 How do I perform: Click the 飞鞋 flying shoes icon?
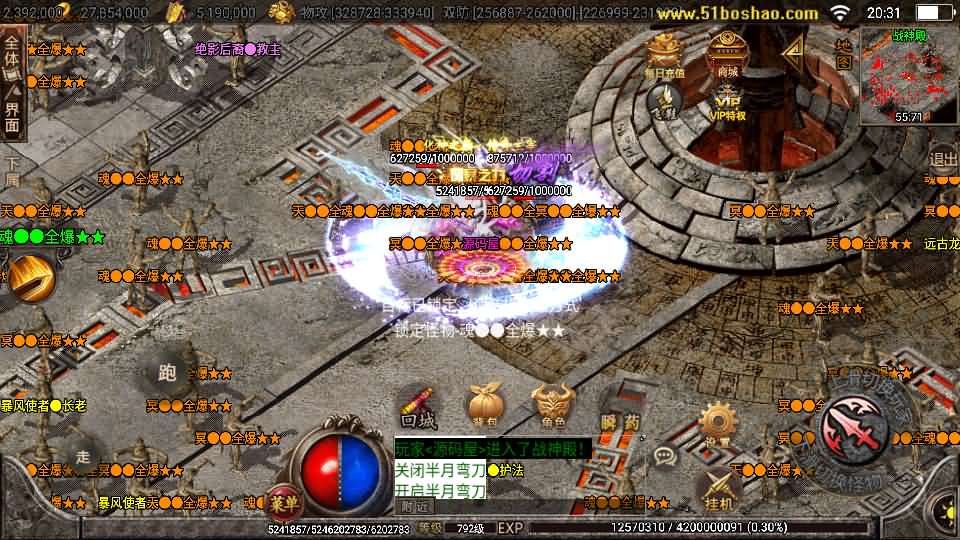663,99
